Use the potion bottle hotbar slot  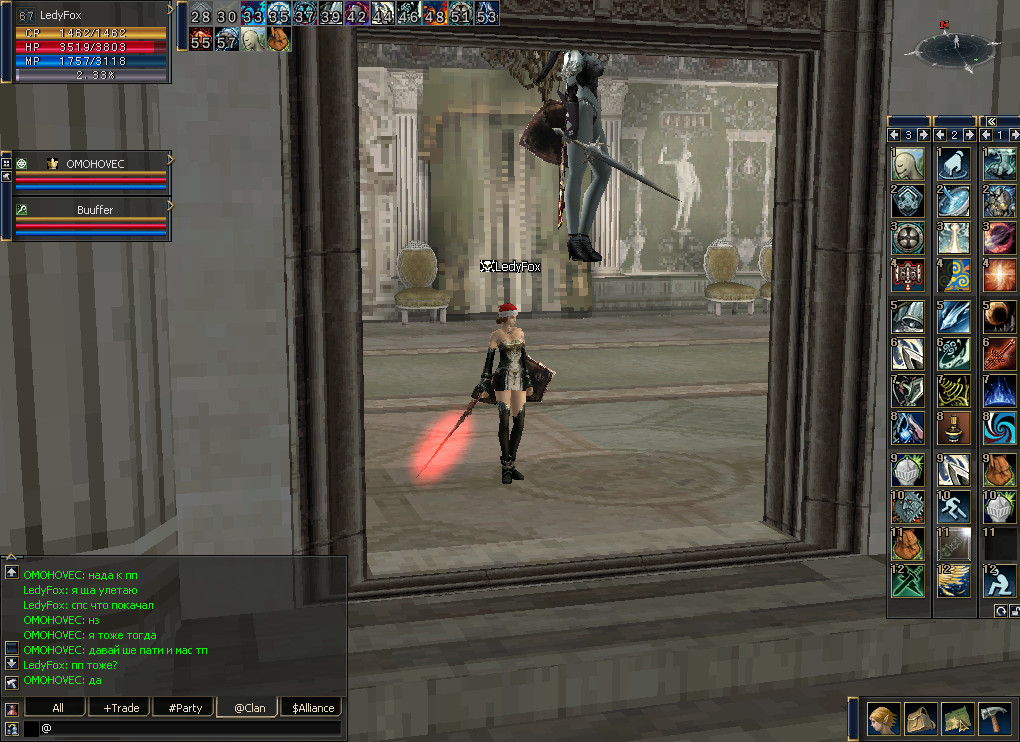[953, 427]
